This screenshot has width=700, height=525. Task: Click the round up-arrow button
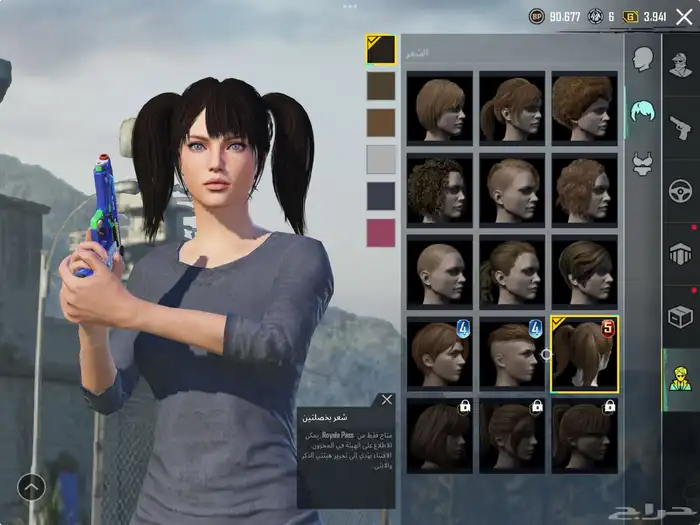[x=31, y=487]
